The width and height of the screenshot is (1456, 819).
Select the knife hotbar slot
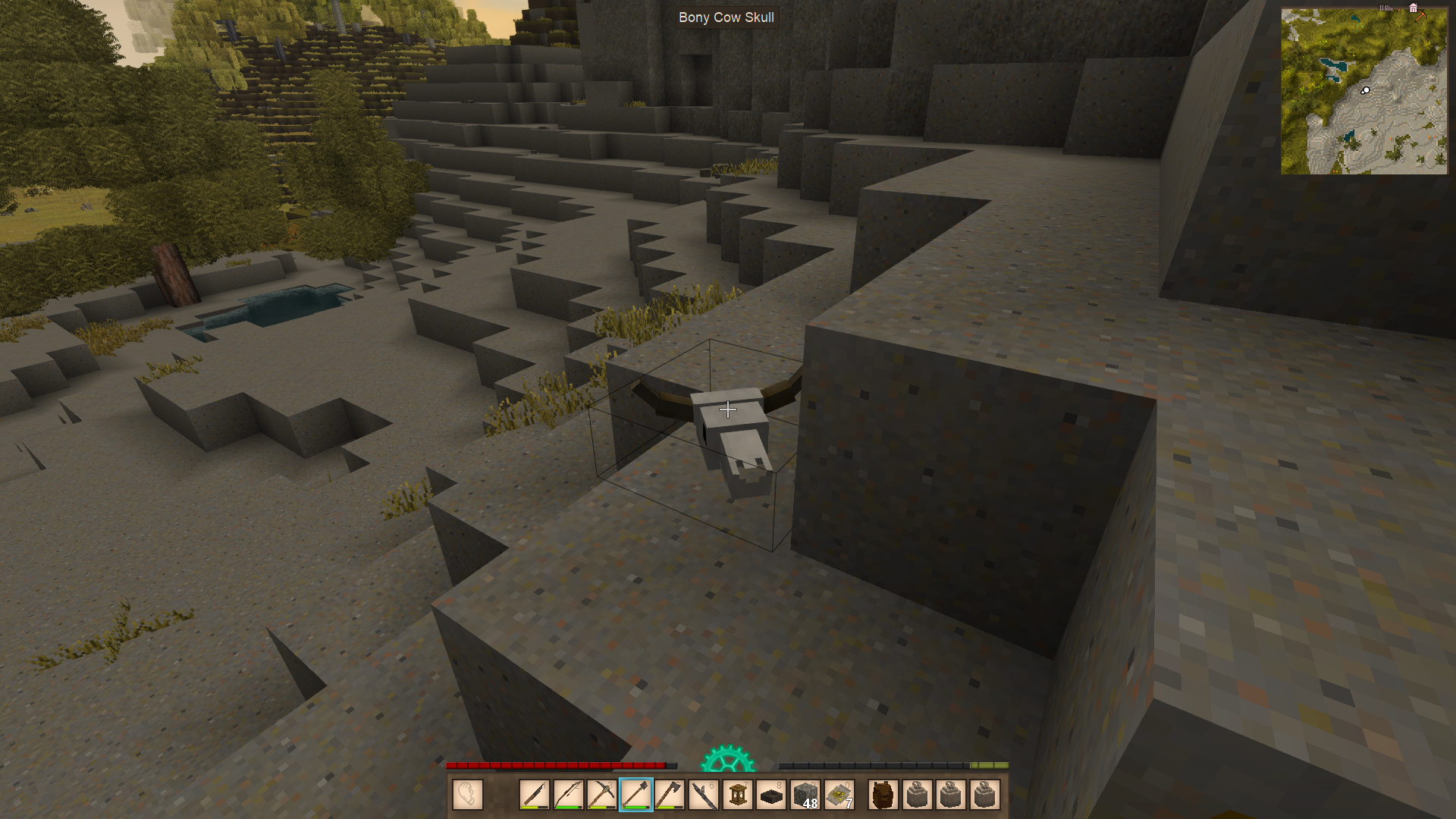pyautogui.click(x=535, y=795)
